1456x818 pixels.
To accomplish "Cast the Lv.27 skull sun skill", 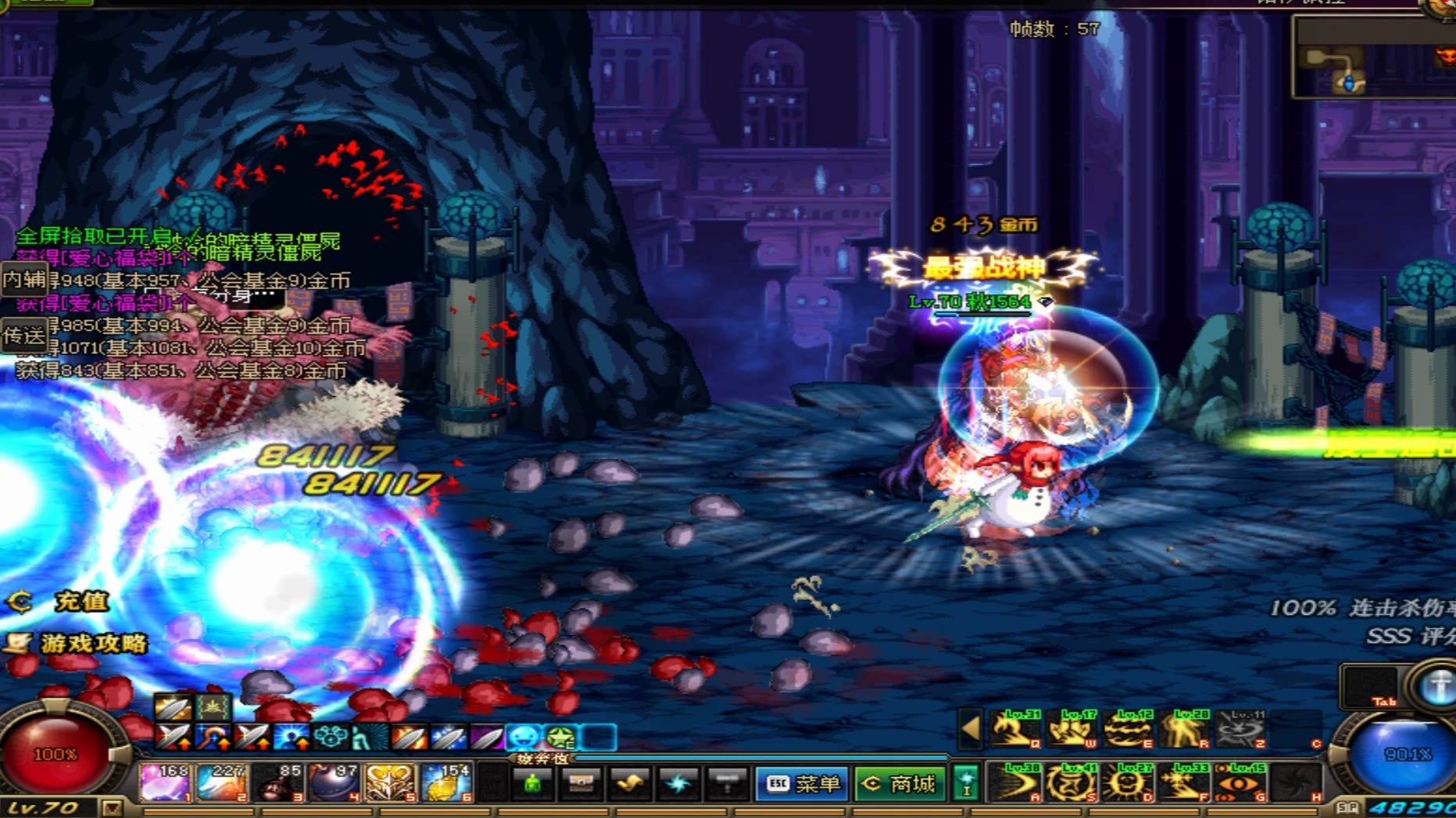I will (1126, 782).
